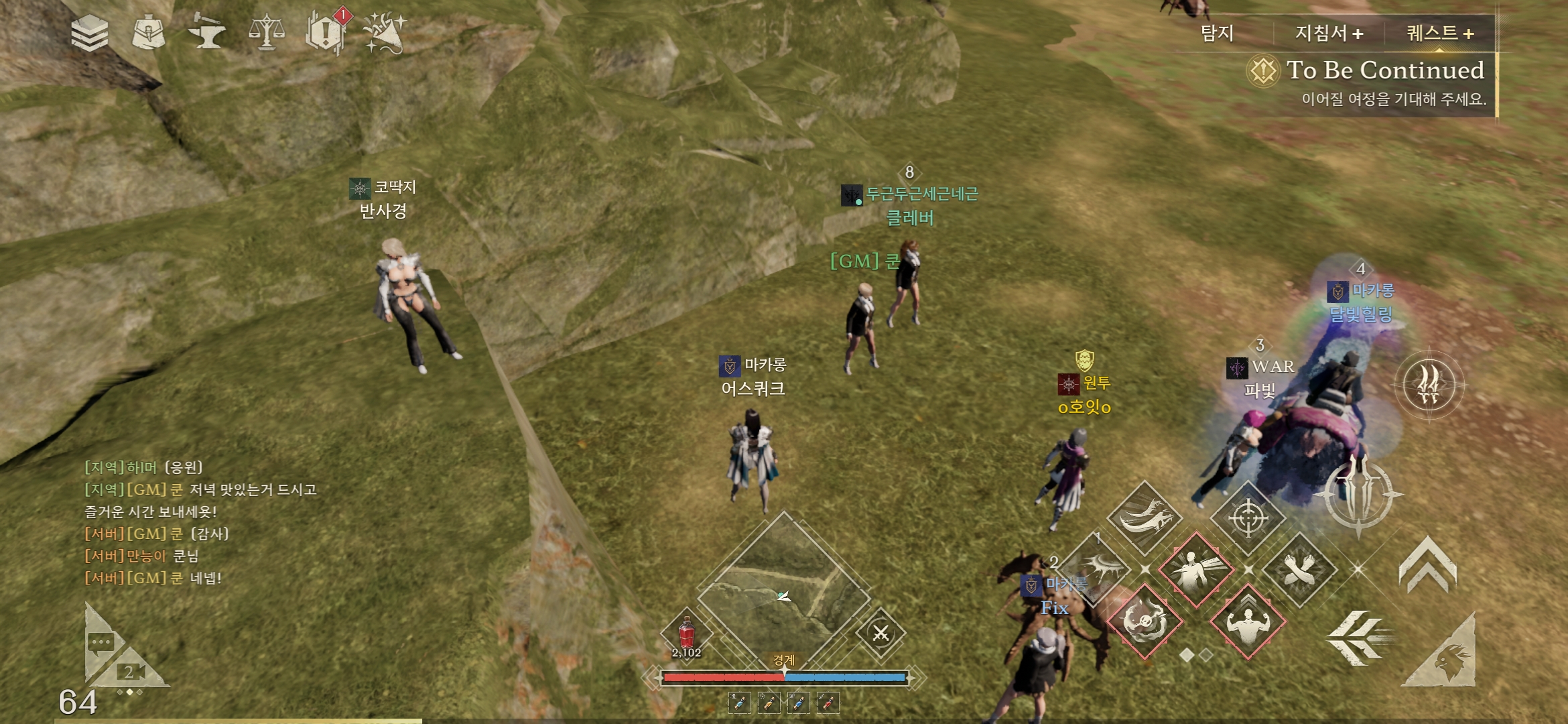1568x724 pixels.
Task: Open the chat speech bubble button
Action: 101,644
